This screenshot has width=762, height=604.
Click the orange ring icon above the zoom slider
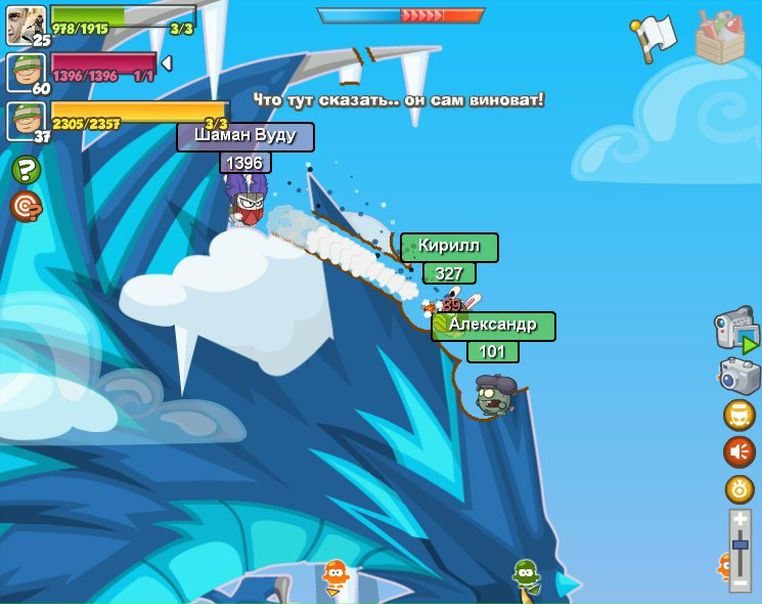point(740,490)
